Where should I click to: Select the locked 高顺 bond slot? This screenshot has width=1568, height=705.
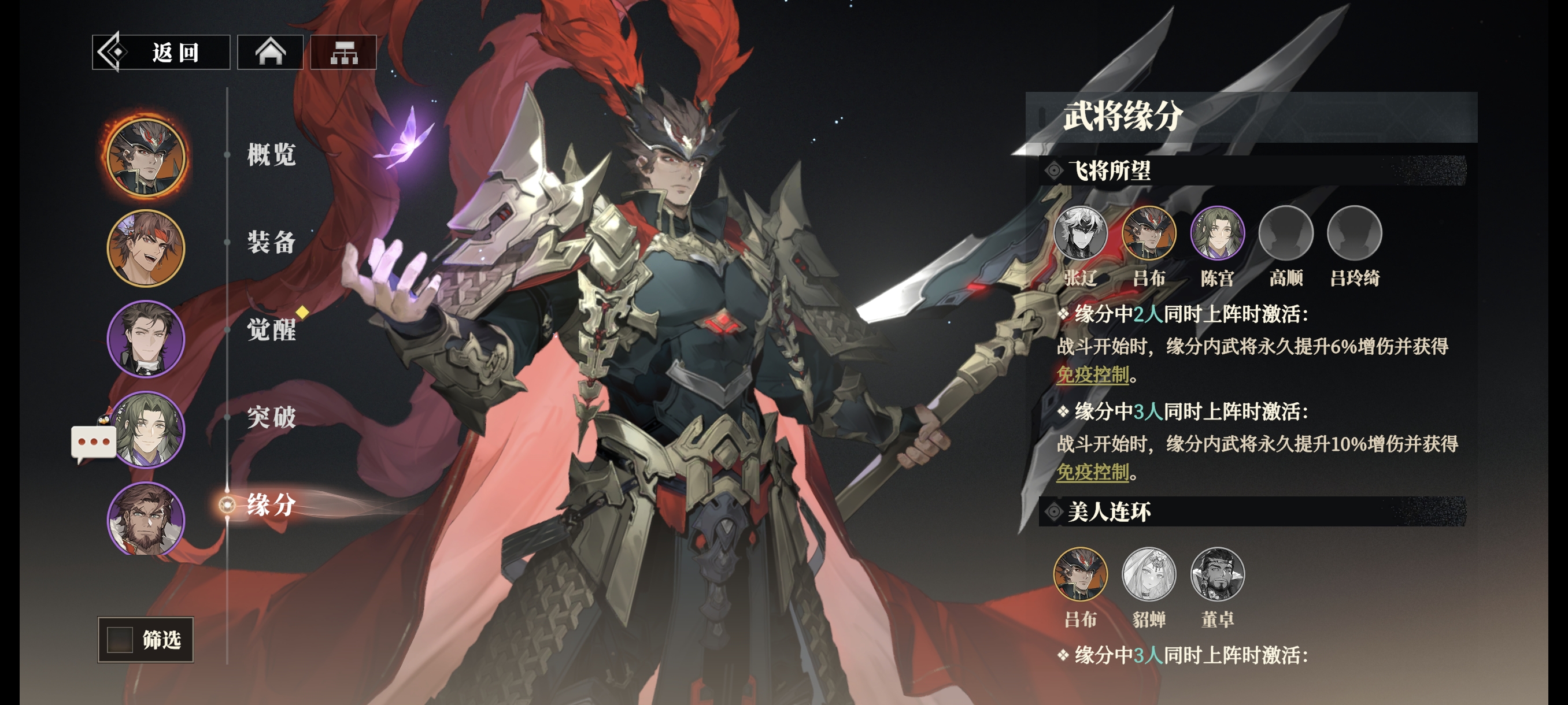tap(1286, 233)
